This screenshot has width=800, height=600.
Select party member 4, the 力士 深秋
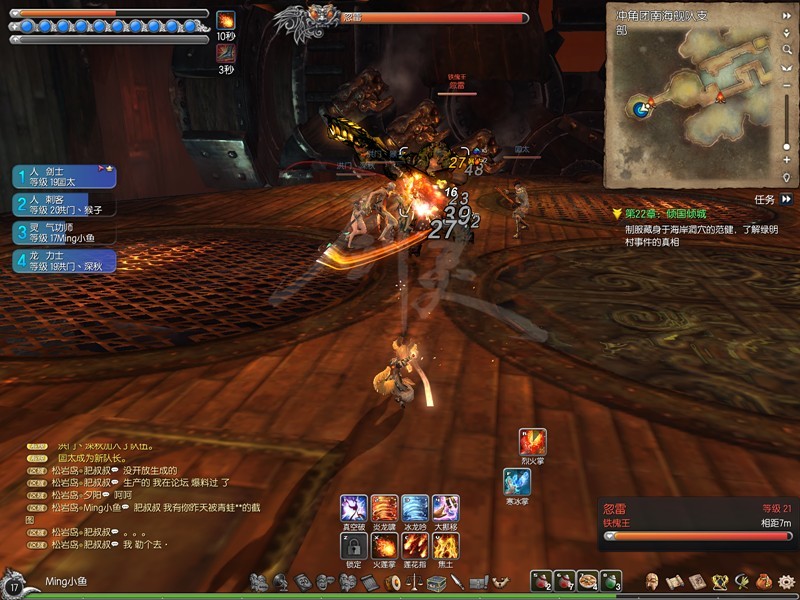pos(65,261)
